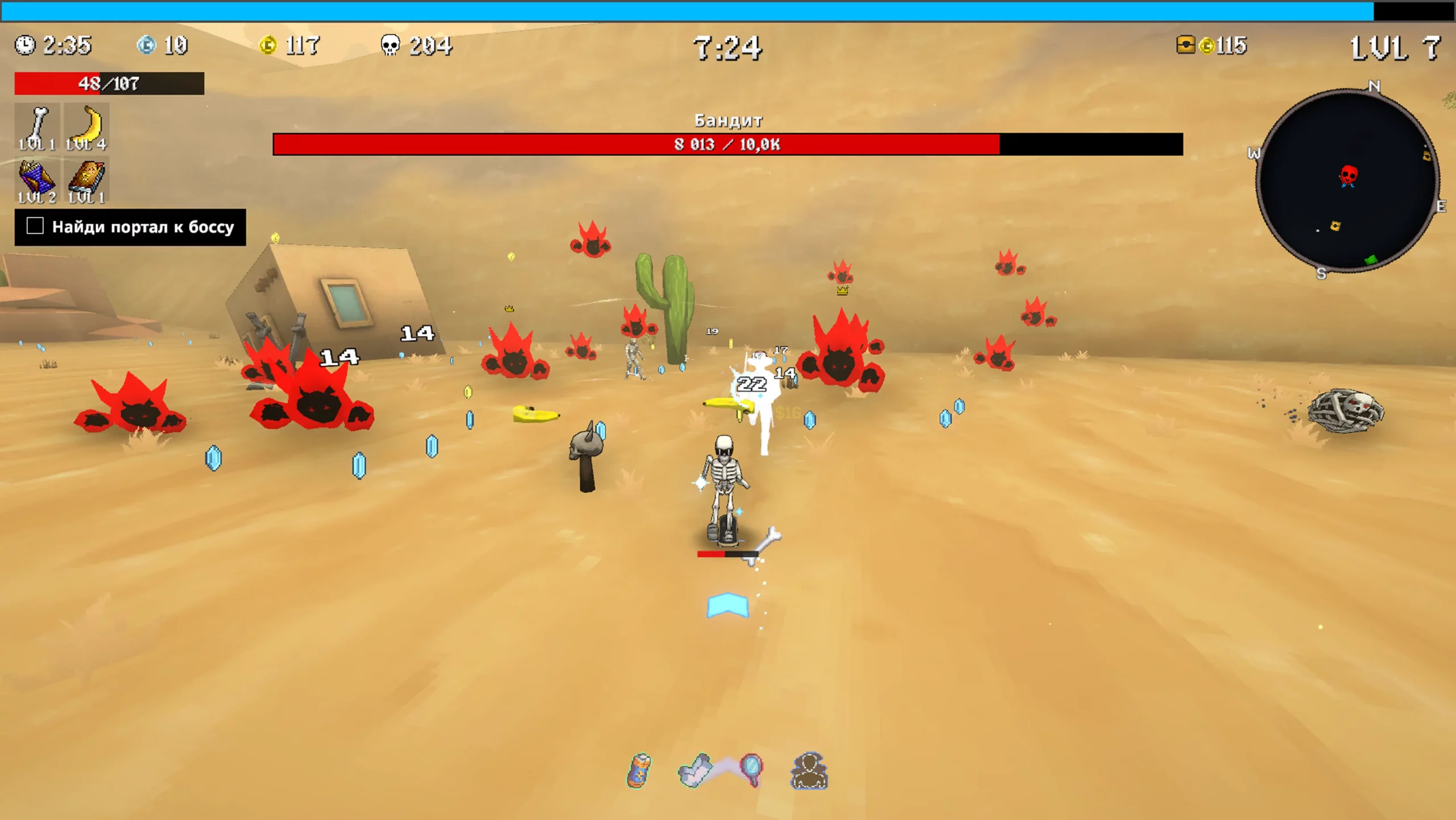This screenshot has width=1456, height=820.
Task: Click the energy drink can item
Action: (639, 770)
